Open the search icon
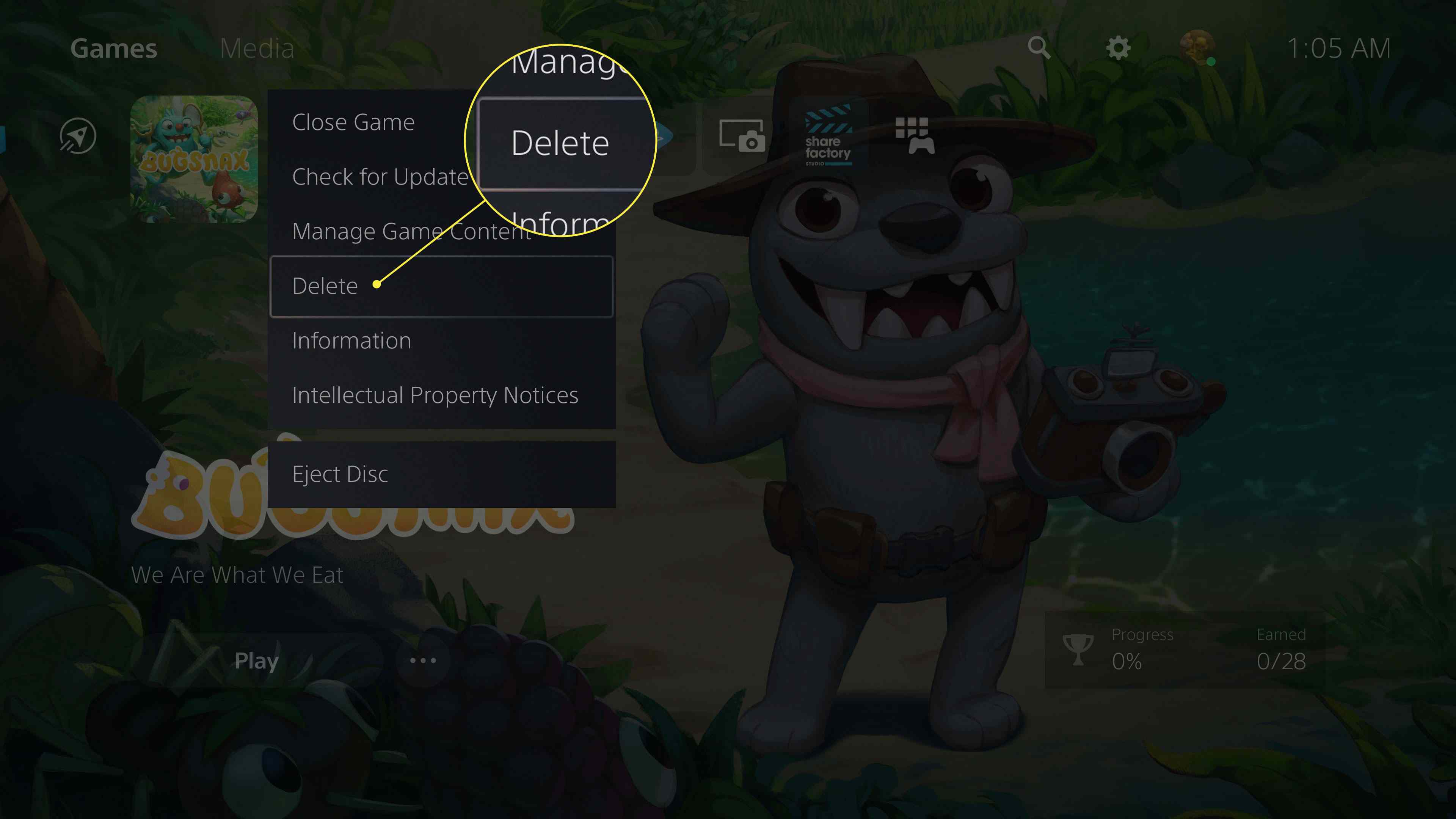1456x819 pixels. pos(1040,49)
